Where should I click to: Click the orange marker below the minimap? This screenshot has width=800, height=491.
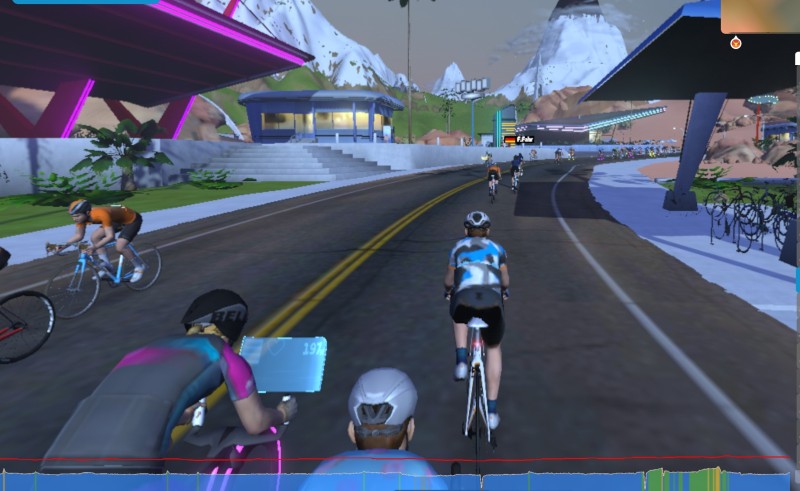tap(736, 43)
